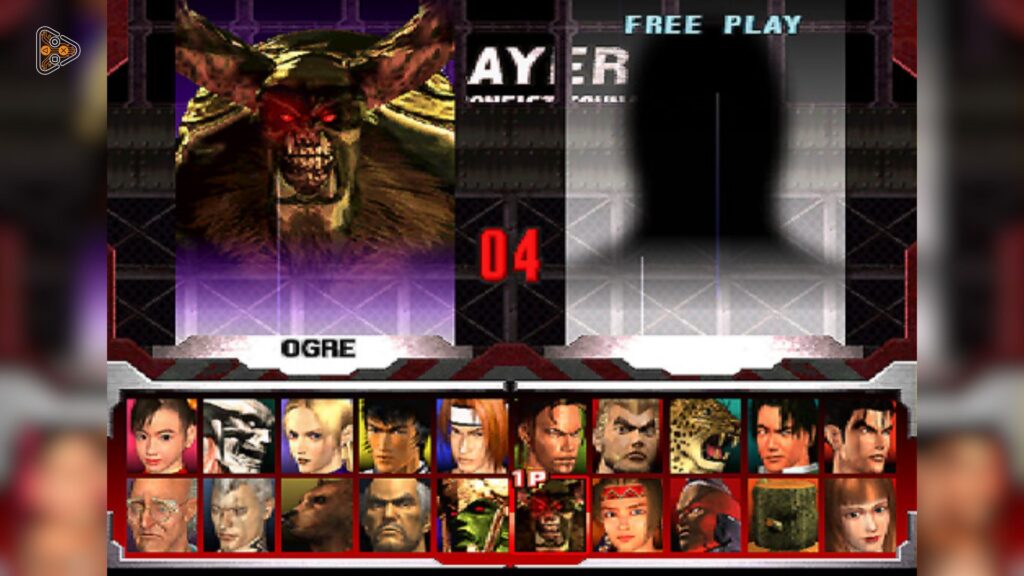1024x576 pixels.
Task: Pick the green-faced Ogre portrait
Action: 472,514
